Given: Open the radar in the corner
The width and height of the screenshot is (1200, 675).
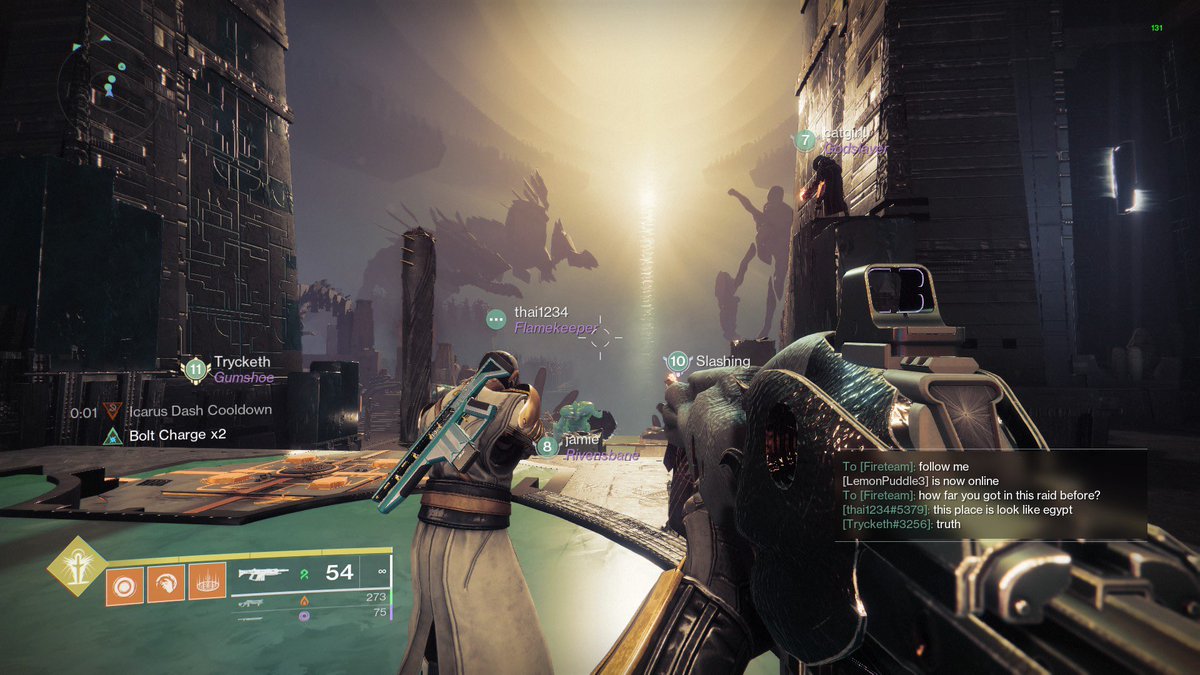Looking at the screenshot, I should pos(107,78).
